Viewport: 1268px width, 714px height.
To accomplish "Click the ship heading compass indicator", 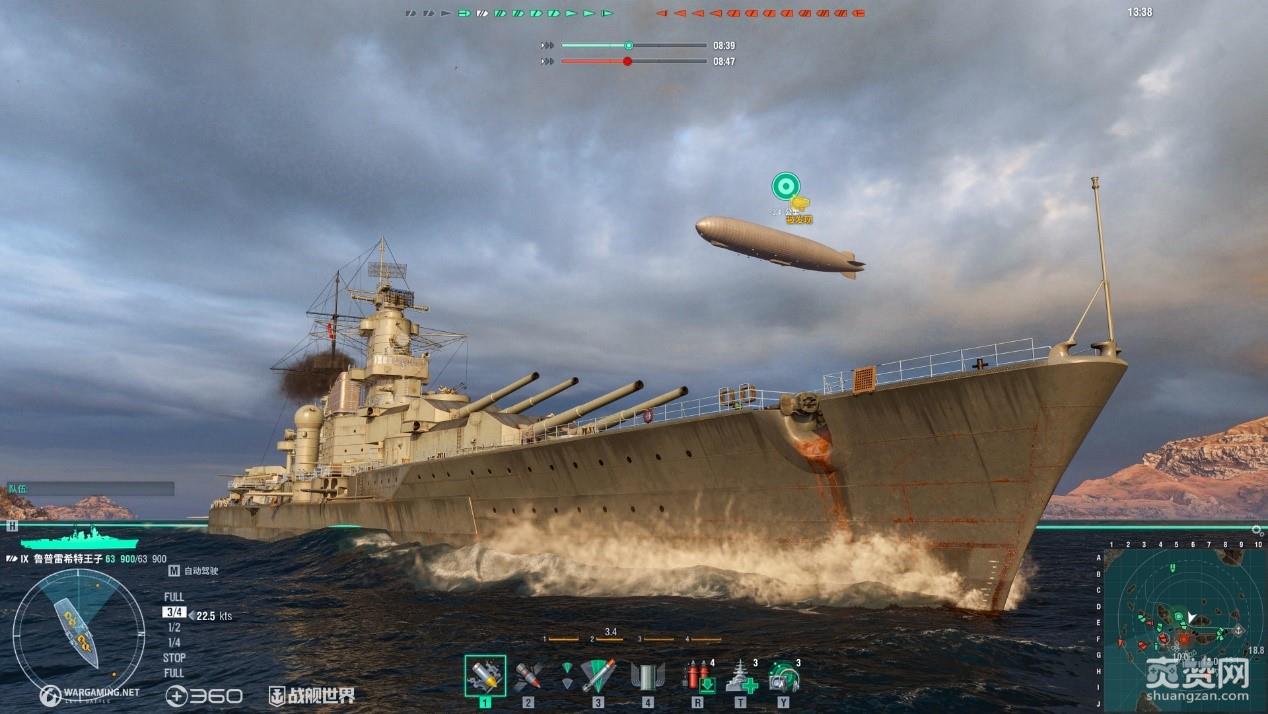I will (78, 632).
